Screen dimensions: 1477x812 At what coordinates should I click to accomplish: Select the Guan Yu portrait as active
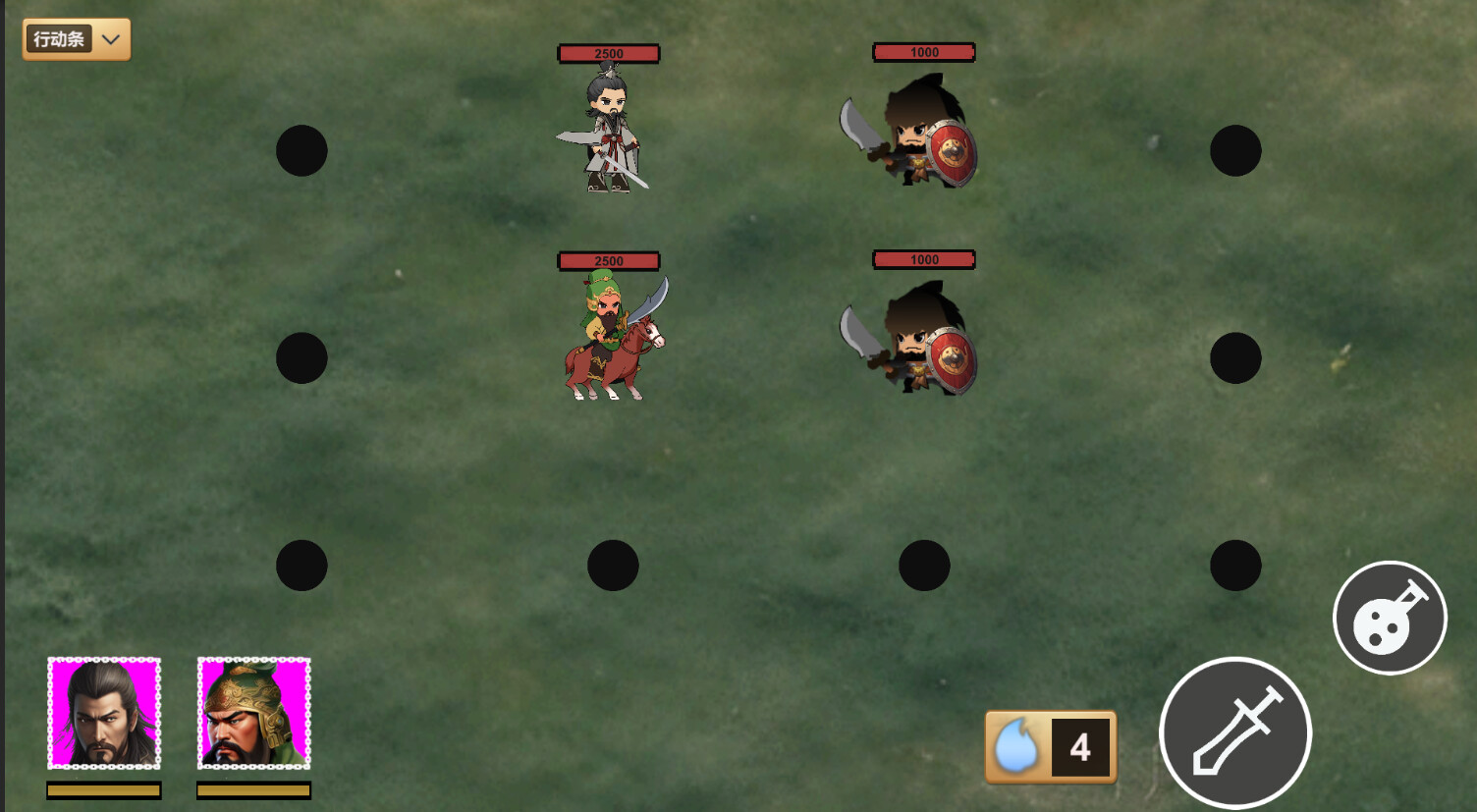click(253, 714)
